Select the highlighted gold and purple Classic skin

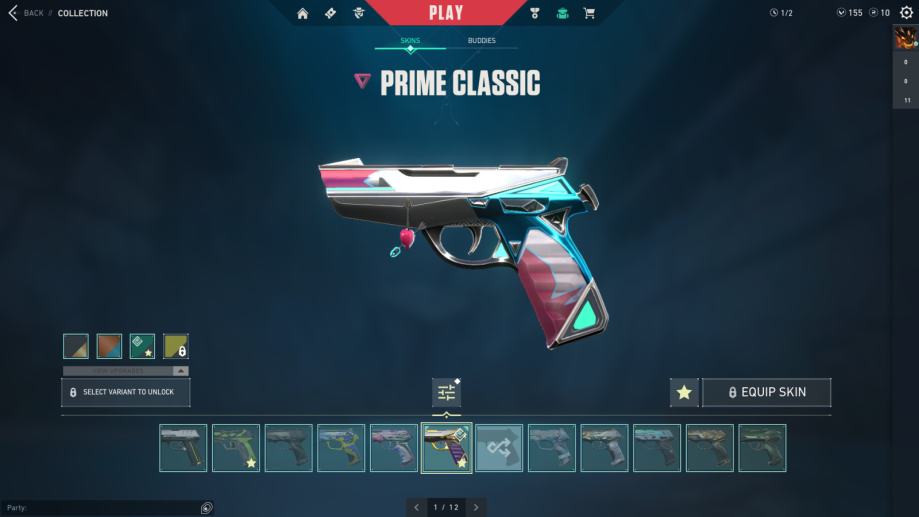pyautogui.click(x=446, y=448)
